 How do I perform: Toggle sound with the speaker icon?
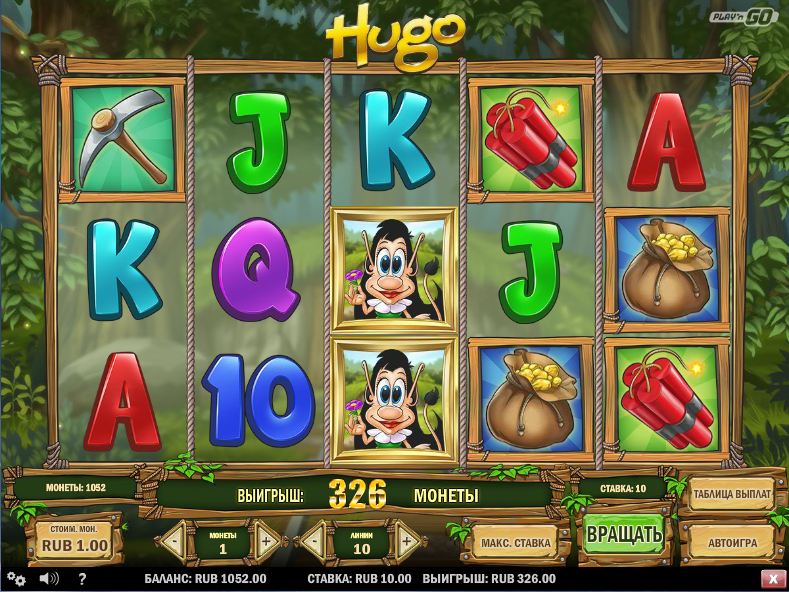click(48, 579)
